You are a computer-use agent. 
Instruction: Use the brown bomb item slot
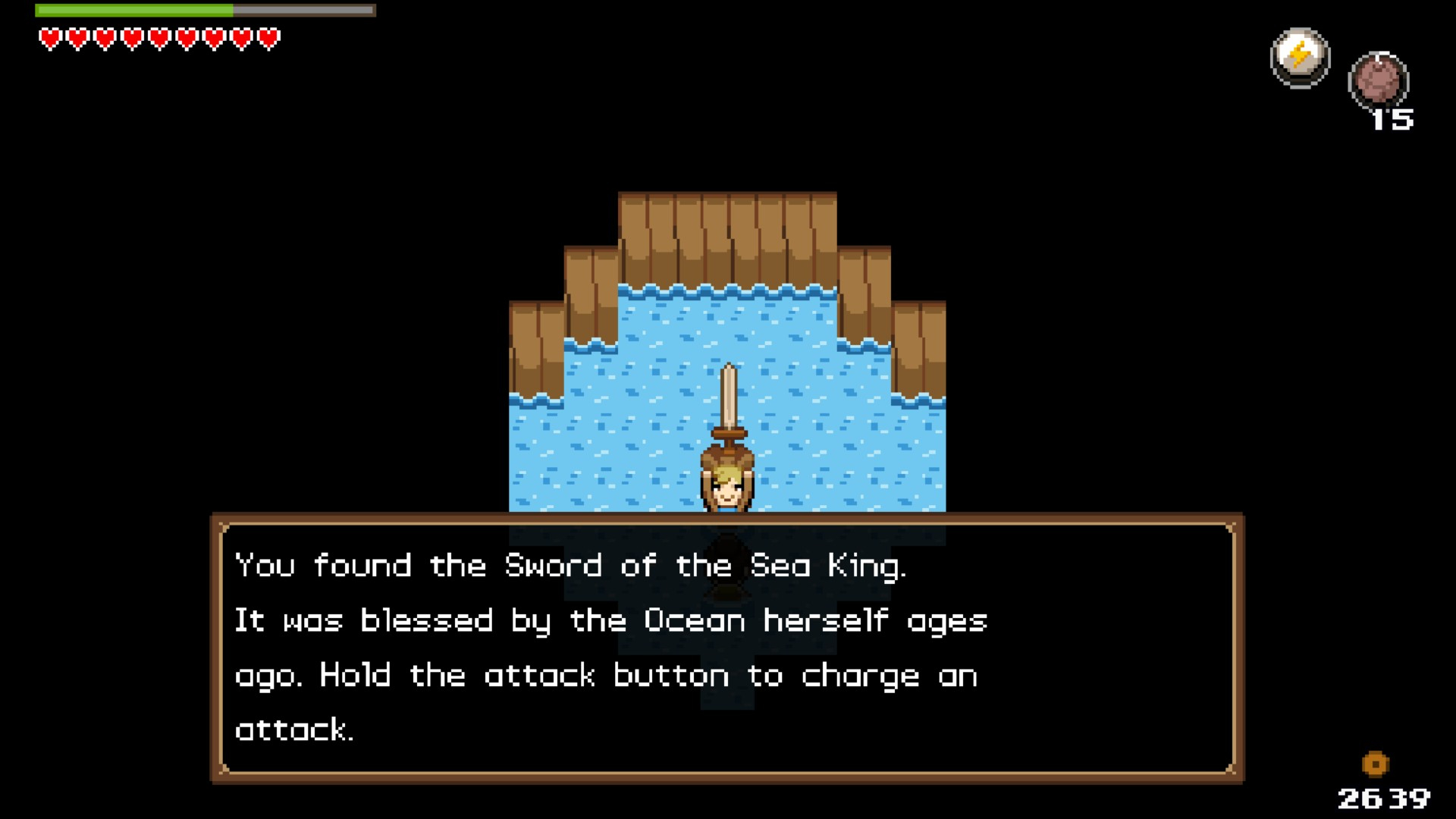pos(1378,81)
